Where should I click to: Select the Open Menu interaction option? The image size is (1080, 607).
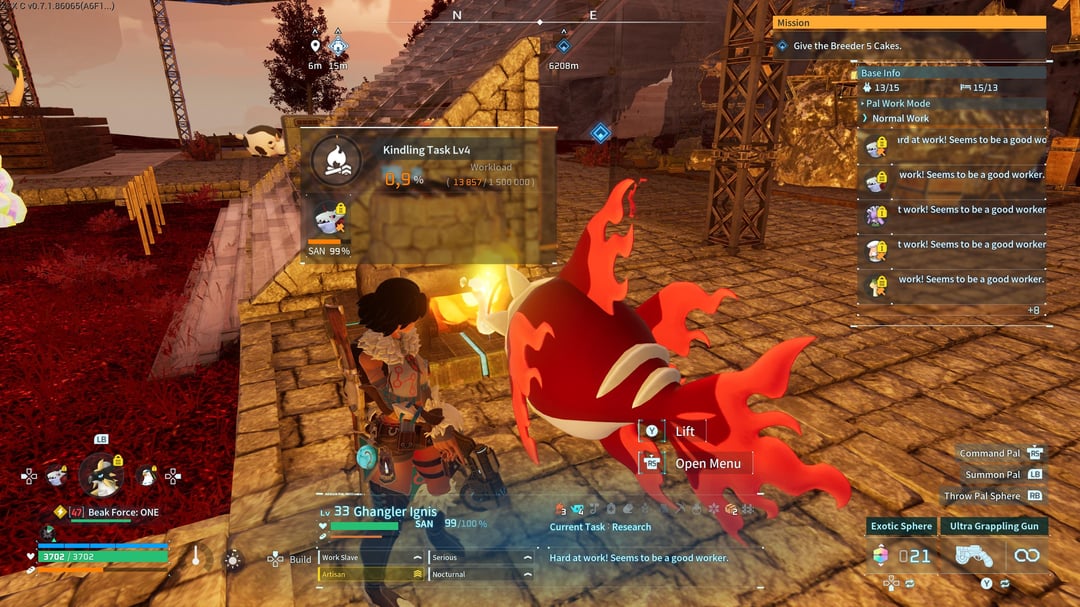coord(707,463)
